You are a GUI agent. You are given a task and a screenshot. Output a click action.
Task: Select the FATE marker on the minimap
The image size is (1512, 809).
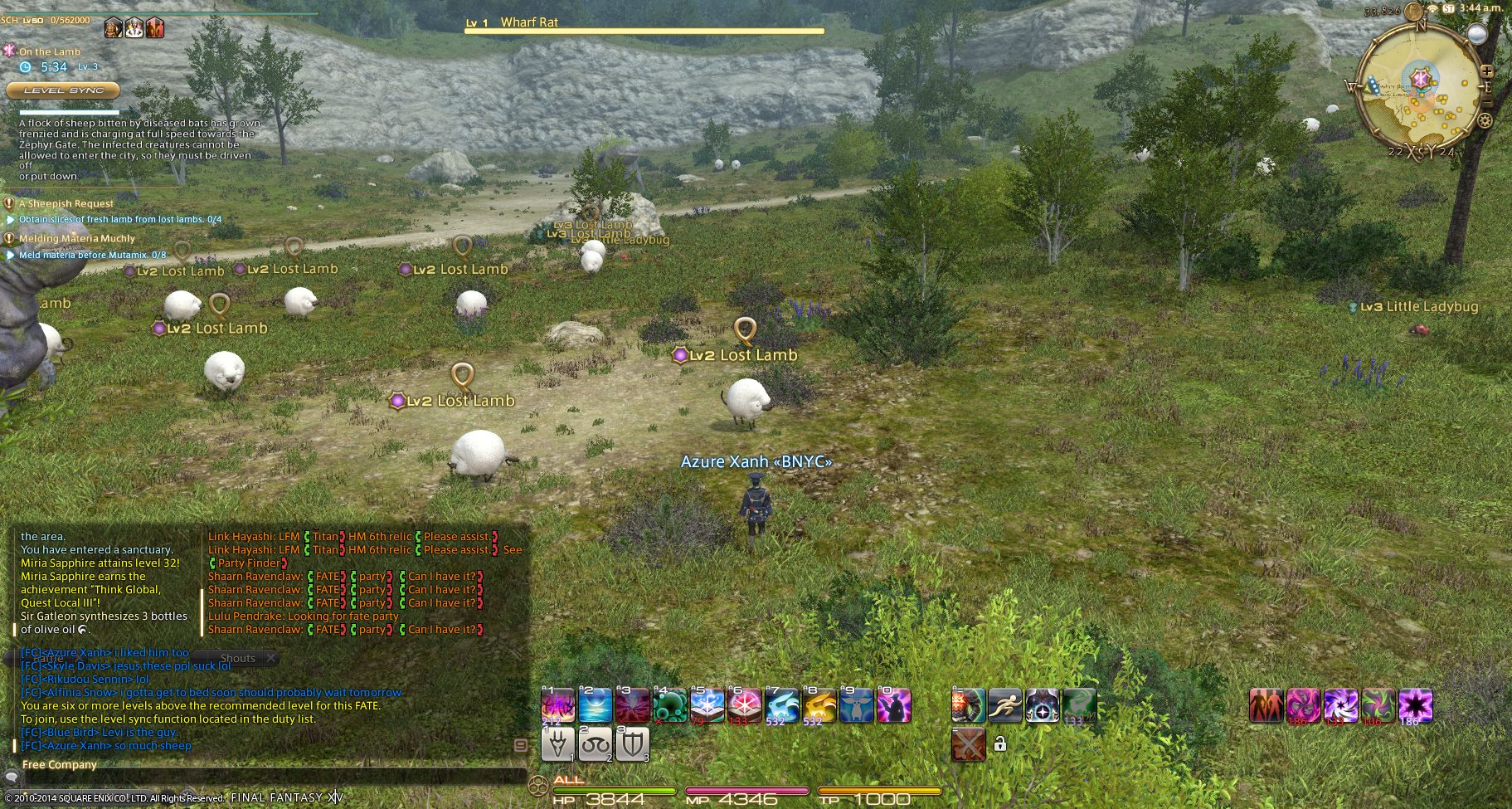click(x=1421, y=79)
